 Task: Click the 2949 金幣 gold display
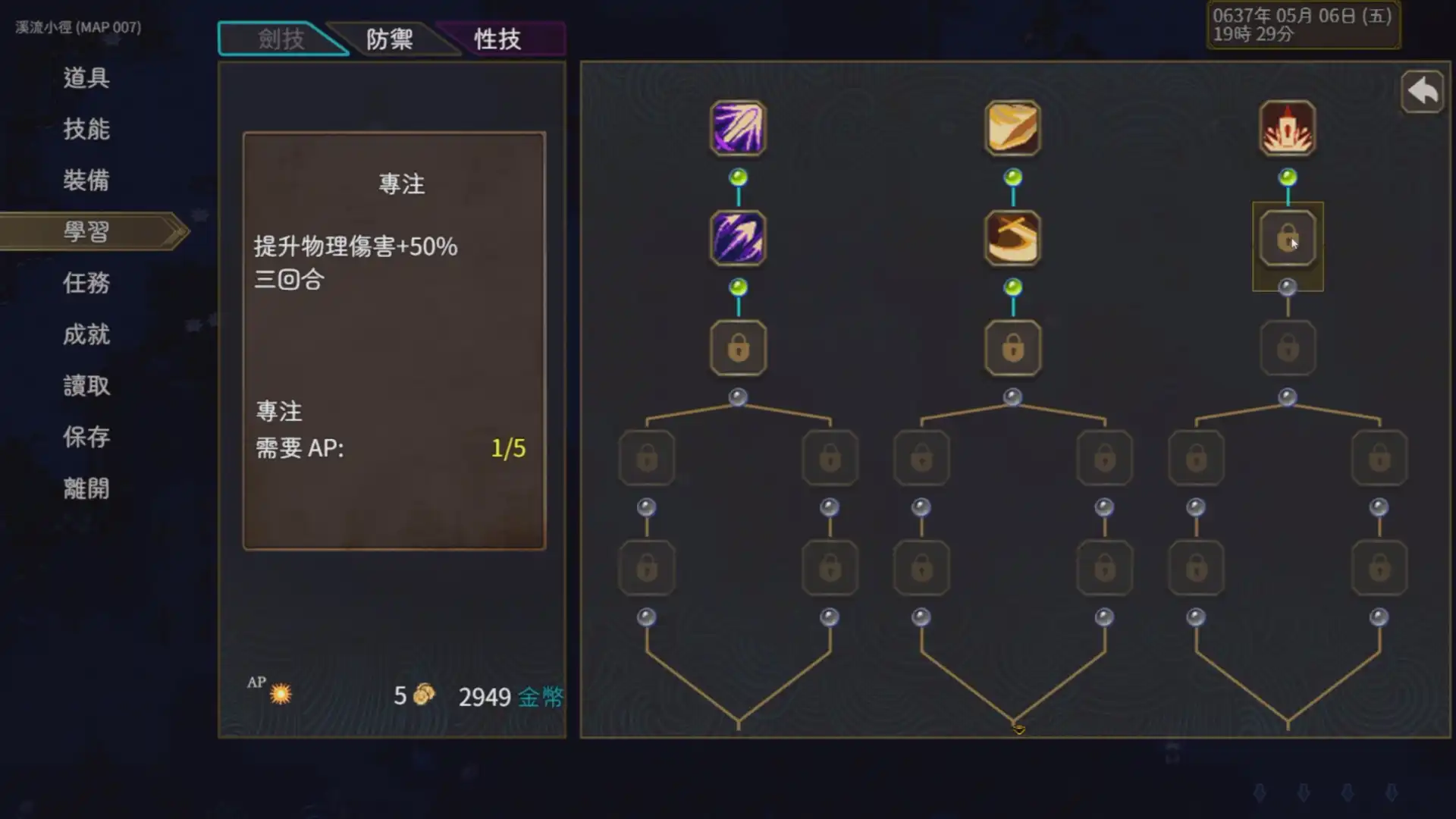[x=510, y=698]
